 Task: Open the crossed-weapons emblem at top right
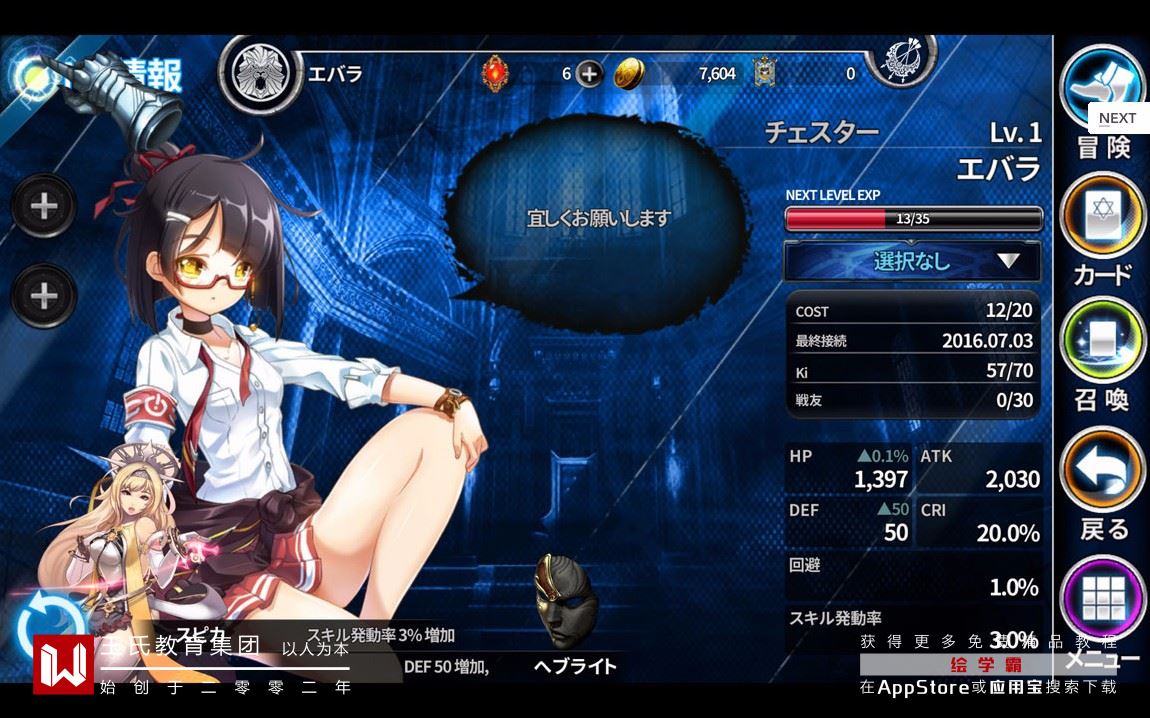click(x=900, y=60)
